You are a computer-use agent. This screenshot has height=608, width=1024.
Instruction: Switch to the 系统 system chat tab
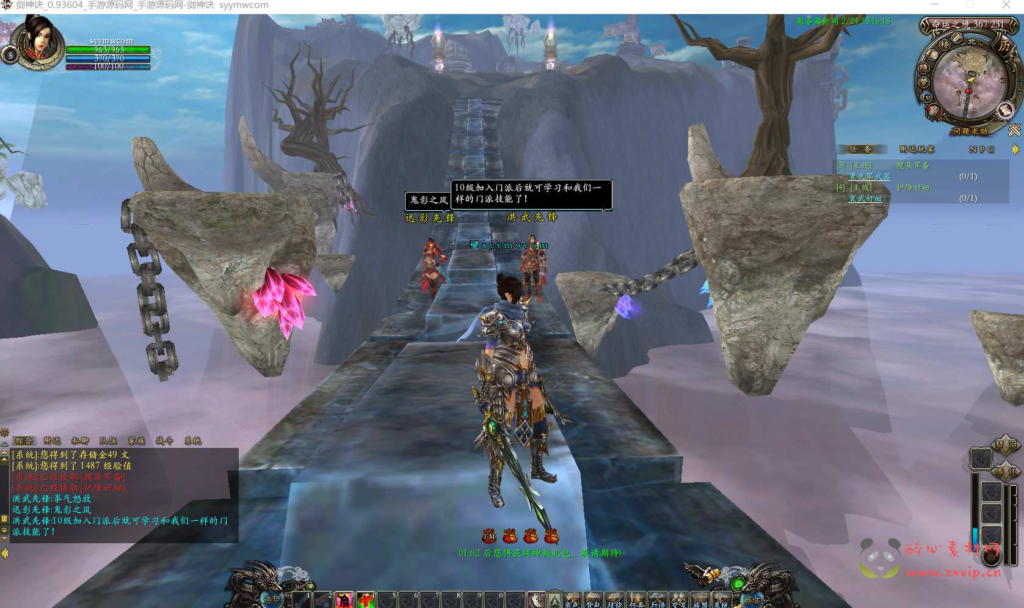coord(192,440)
